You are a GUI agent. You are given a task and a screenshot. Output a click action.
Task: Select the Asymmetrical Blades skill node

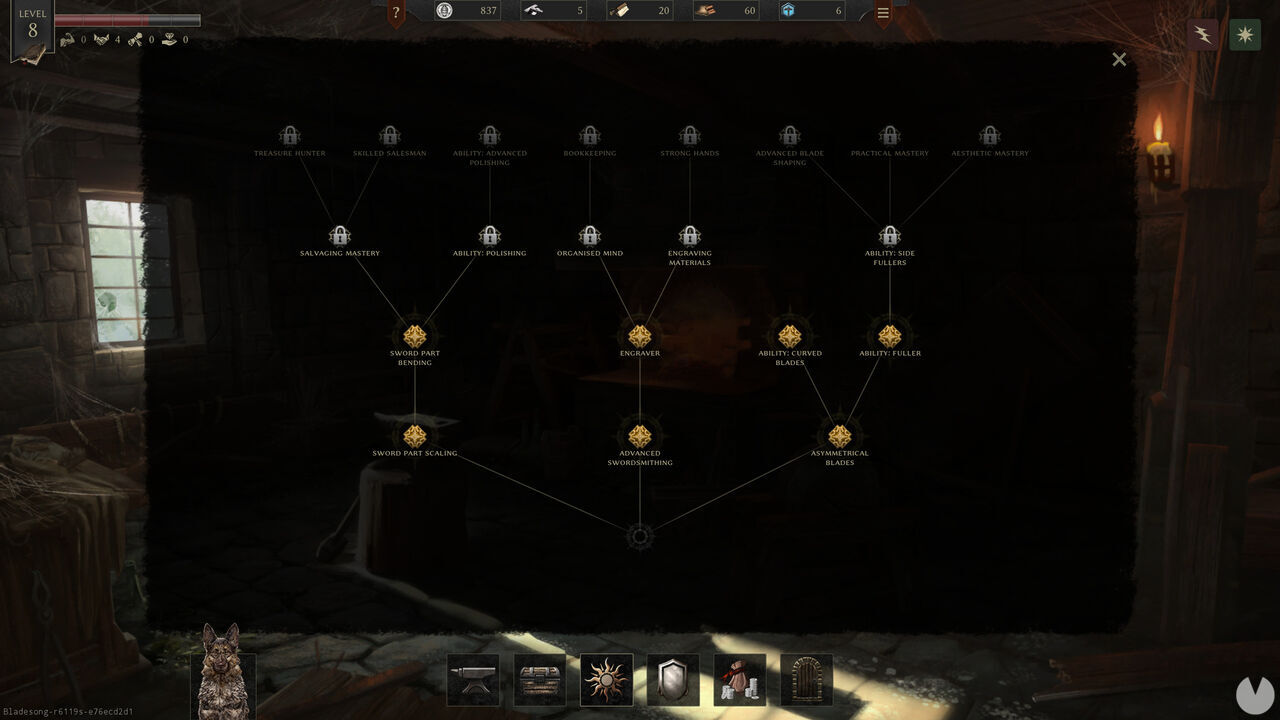(x=840, y=436)
